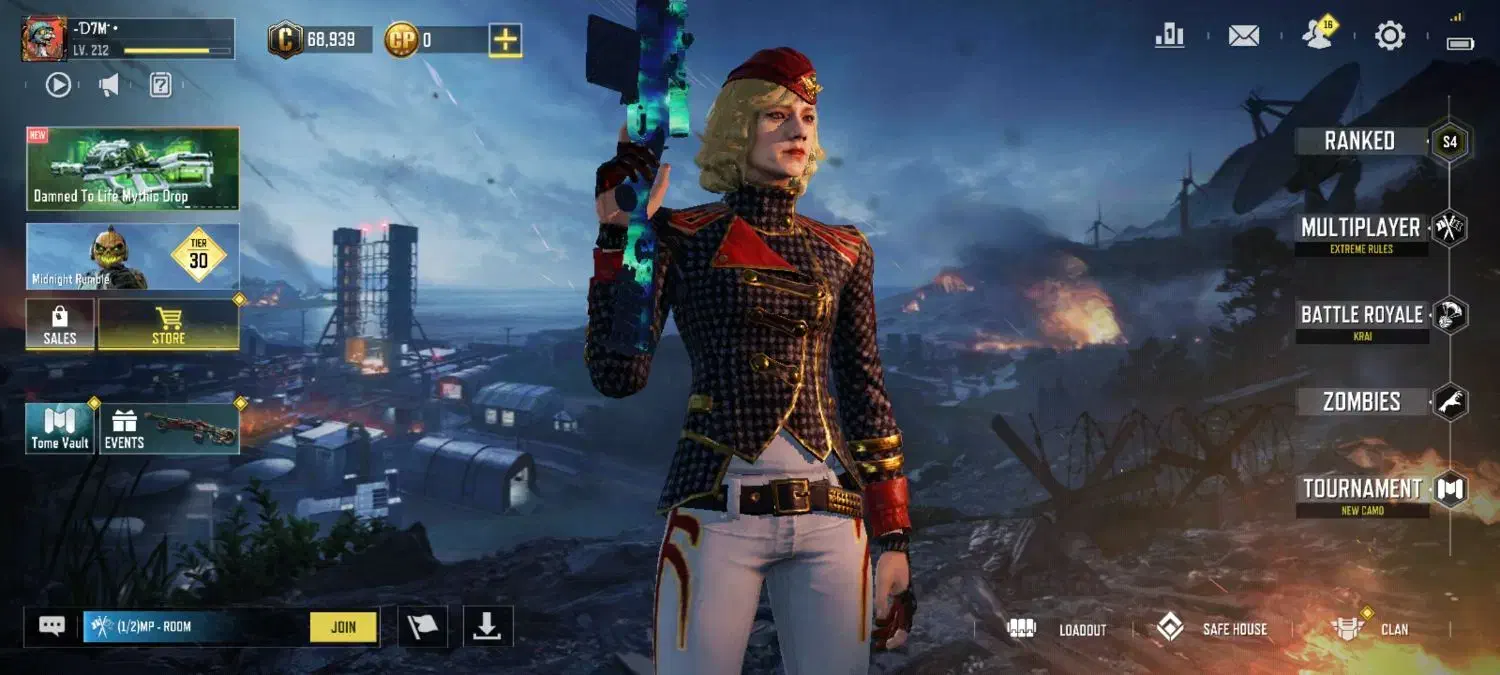This screenshot has height=675, width=1500.
Task: Open the friends list icon
Action: pyautogui.click(x=1319, y=35)
